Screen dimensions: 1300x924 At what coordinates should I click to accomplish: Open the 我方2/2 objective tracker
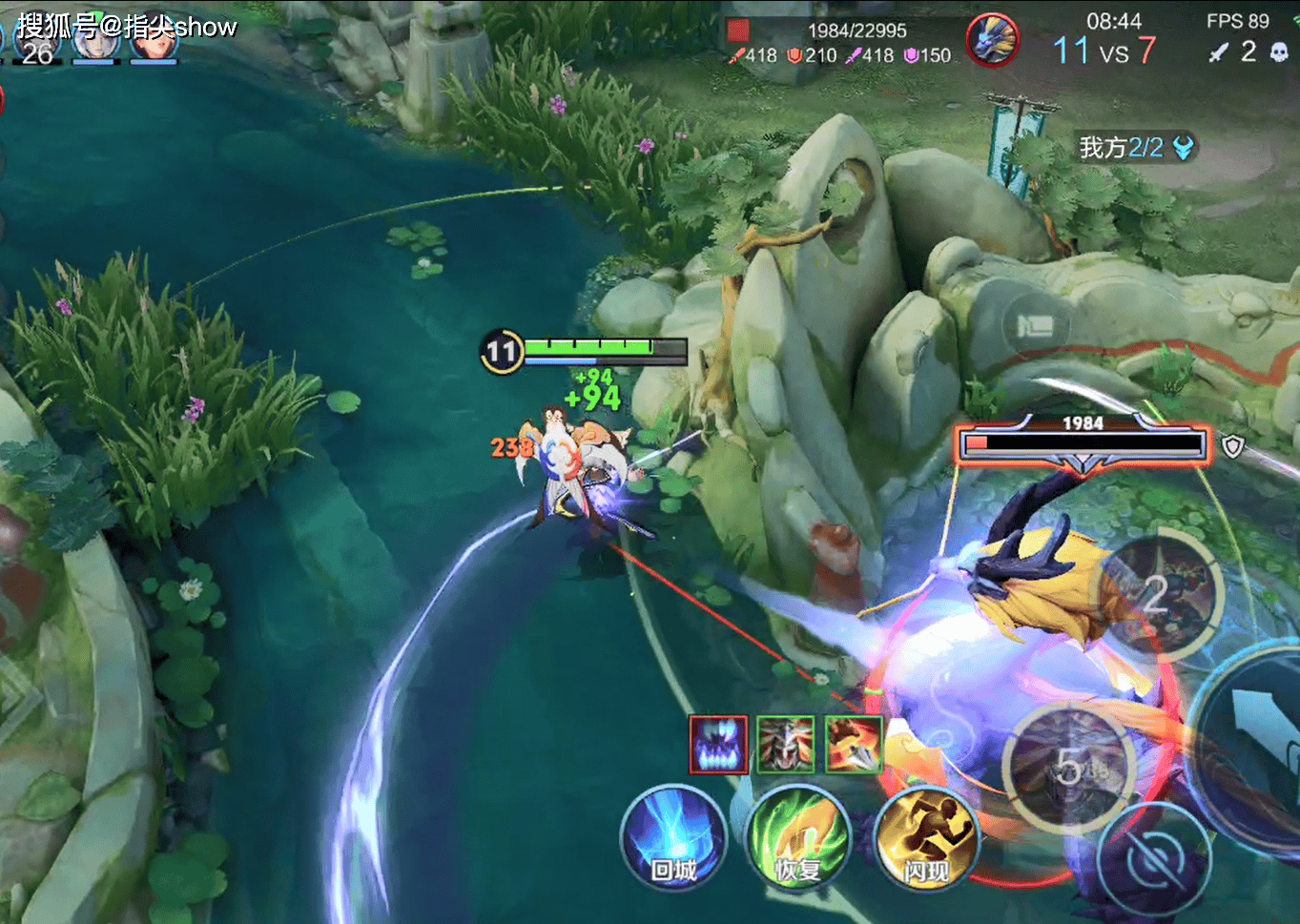coord(1135,148)
